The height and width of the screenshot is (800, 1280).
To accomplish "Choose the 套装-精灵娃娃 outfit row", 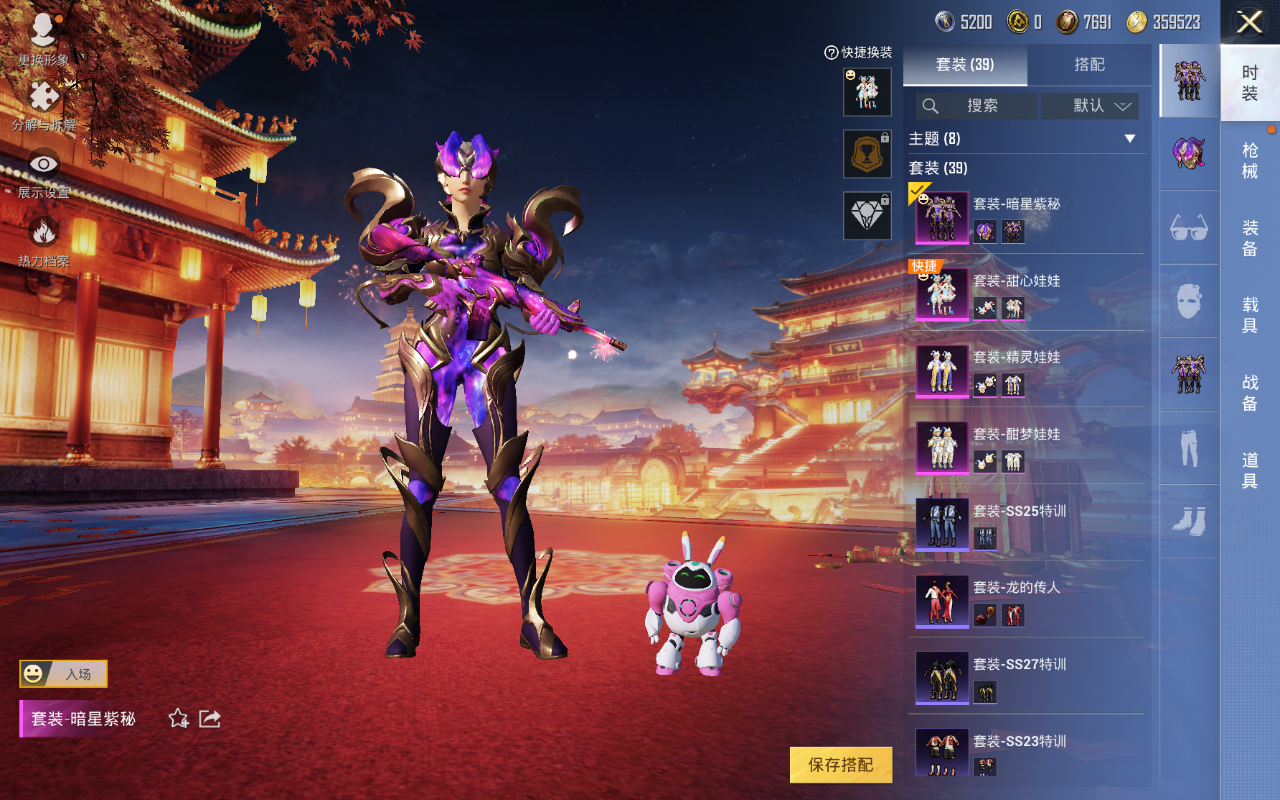I will (x=1025, y=370).
